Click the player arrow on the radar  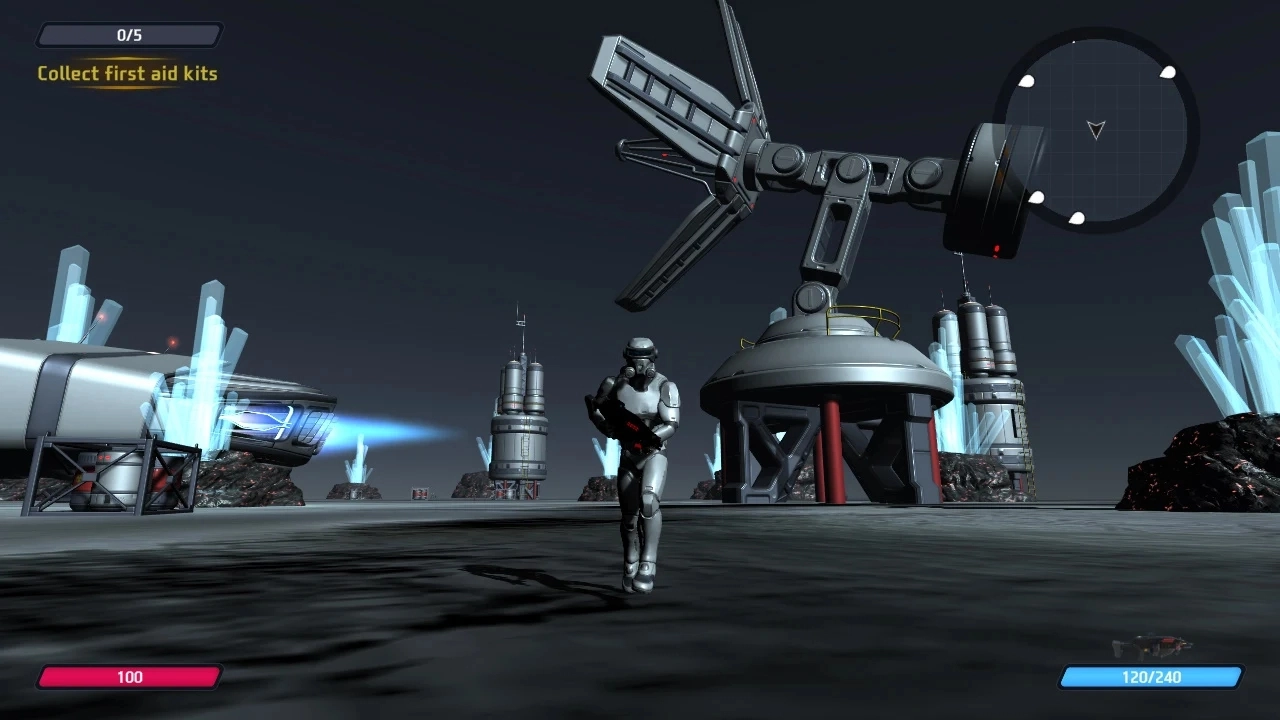point(1096,129)
